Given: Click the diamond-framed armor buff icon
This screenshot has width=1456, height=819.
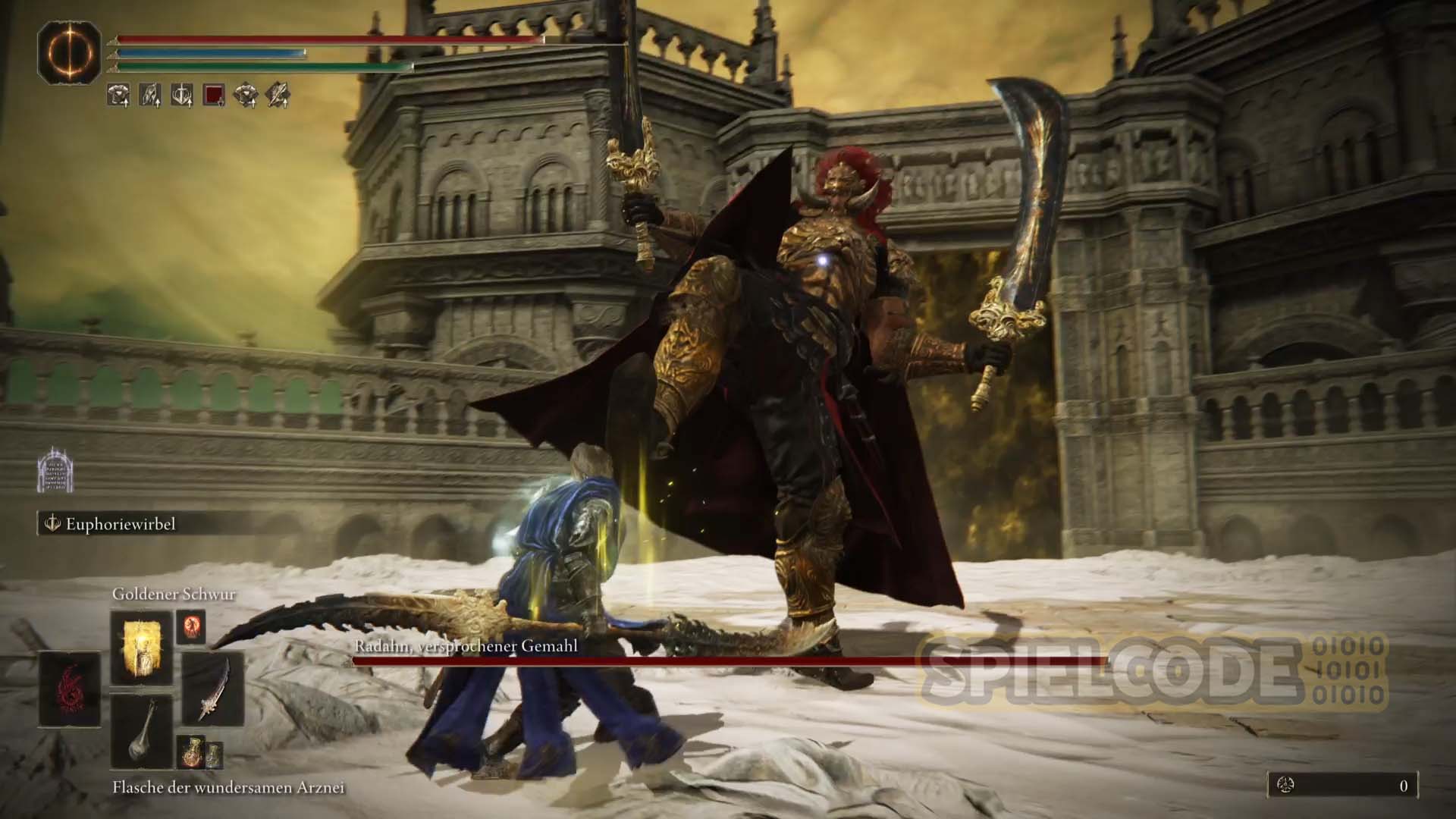Looking at the screenshot, I should click(x=246, y=95).
